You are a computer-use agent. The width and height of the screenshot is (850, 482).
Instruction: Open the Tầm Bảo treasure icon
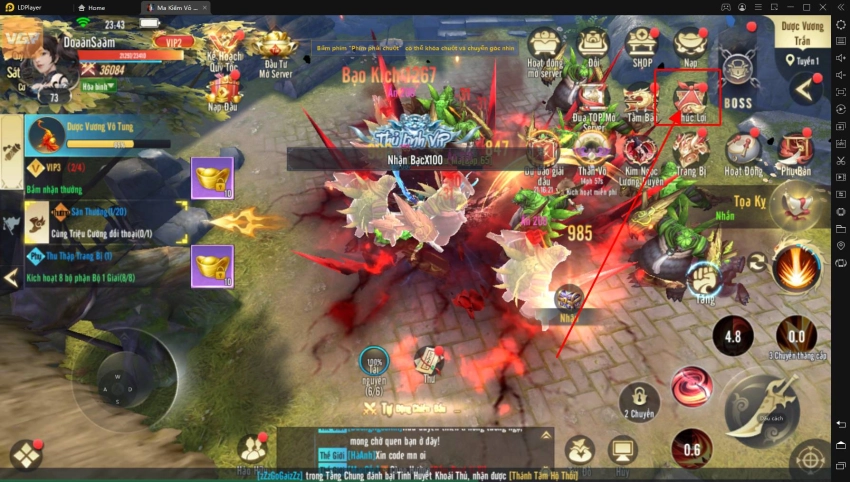pos(639,102)
